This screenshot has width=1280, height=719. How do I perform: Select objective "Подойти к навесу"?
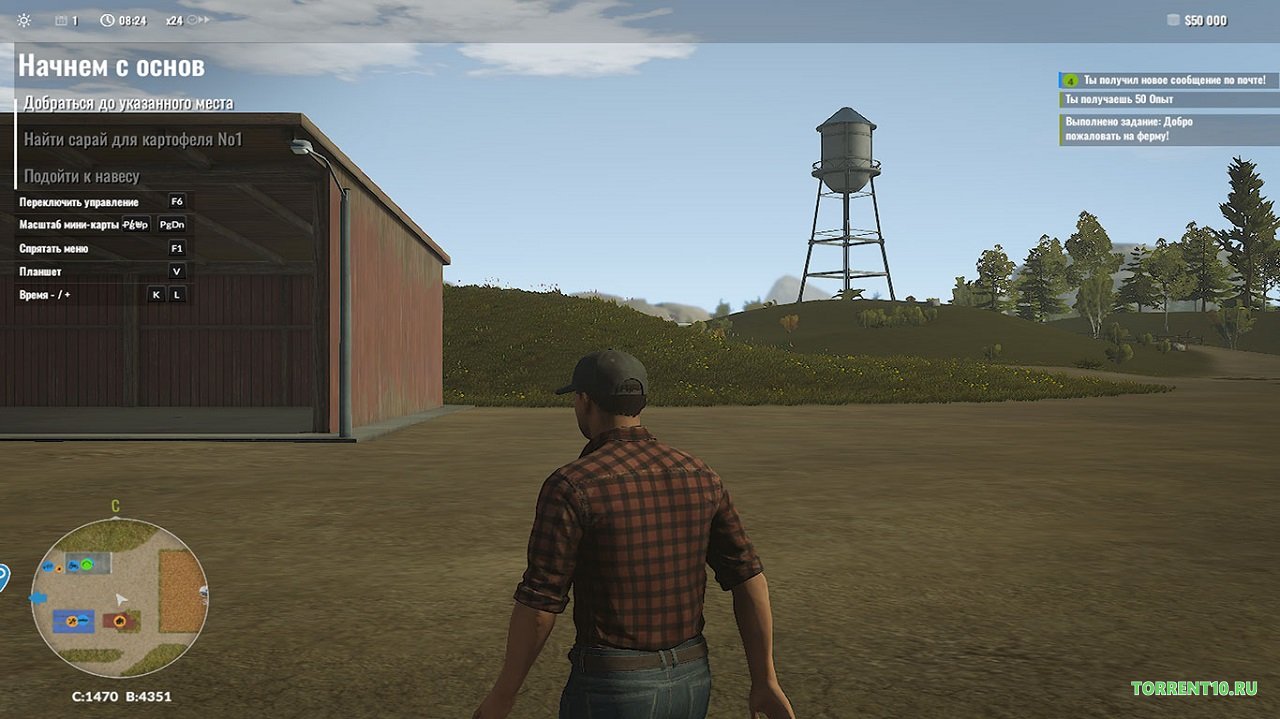(x=82, y=177)
